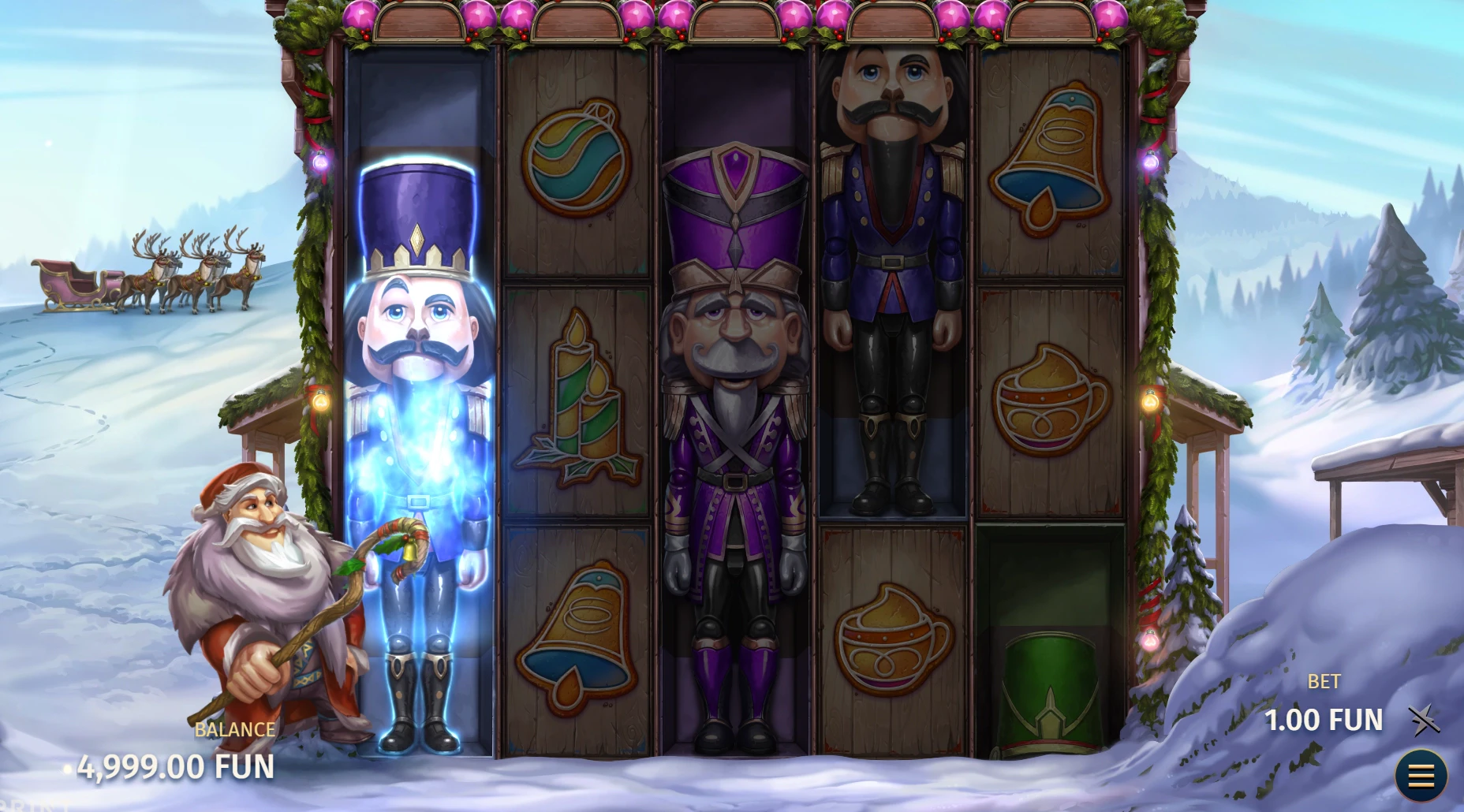Click the gingerbread bell symbol on reel two

click(576, 623)
